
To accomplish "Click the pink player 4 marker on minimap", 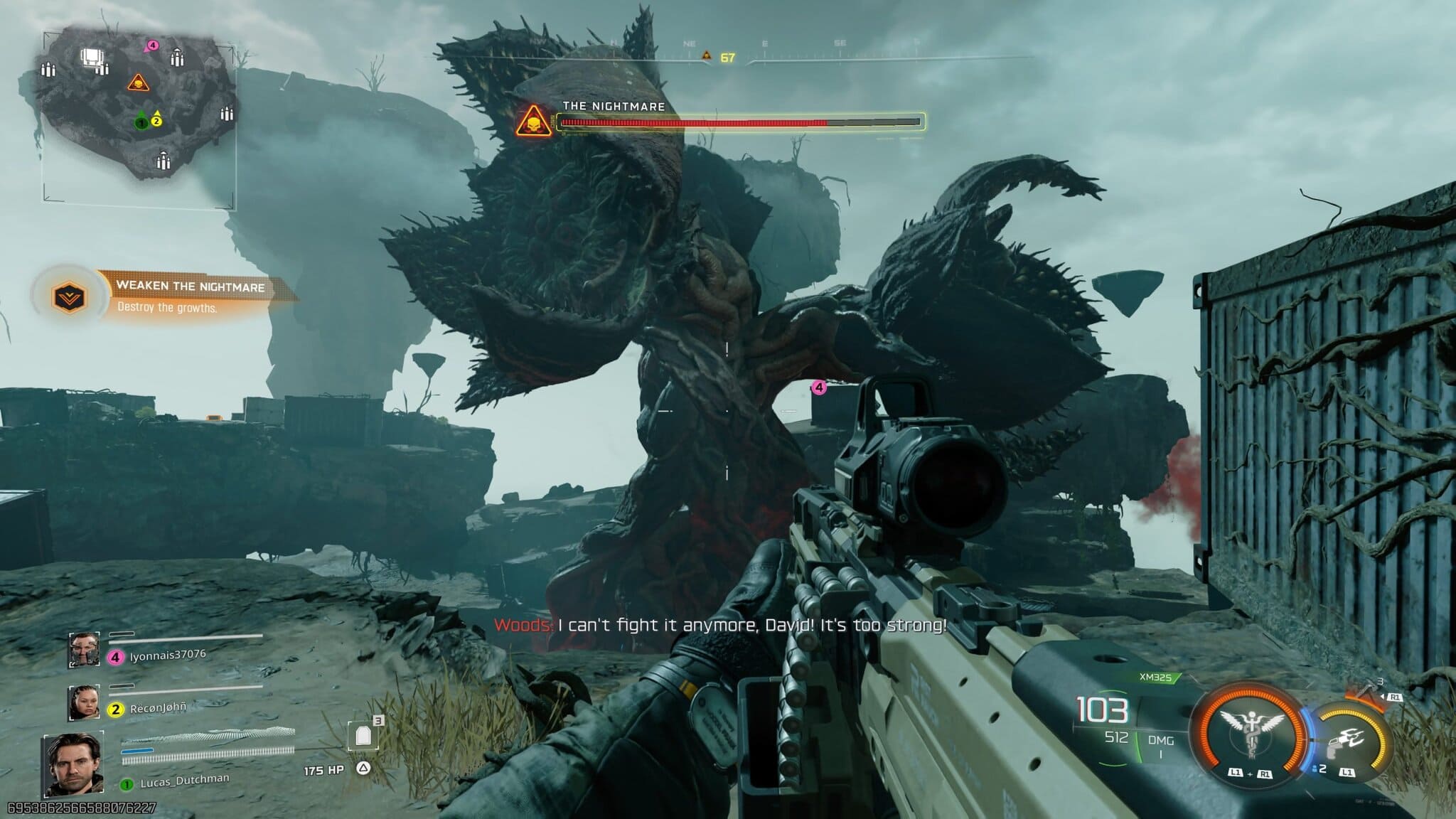I will click(151, 46).
